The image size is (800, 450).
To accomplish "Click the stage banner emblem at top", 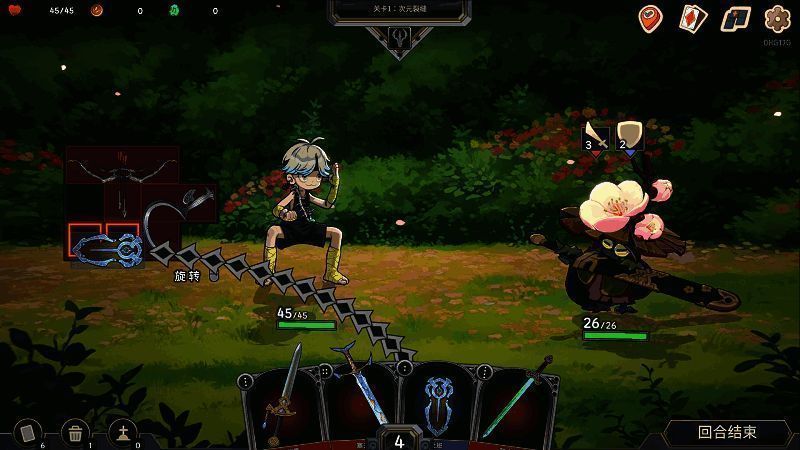I will [x=398, y=36].
